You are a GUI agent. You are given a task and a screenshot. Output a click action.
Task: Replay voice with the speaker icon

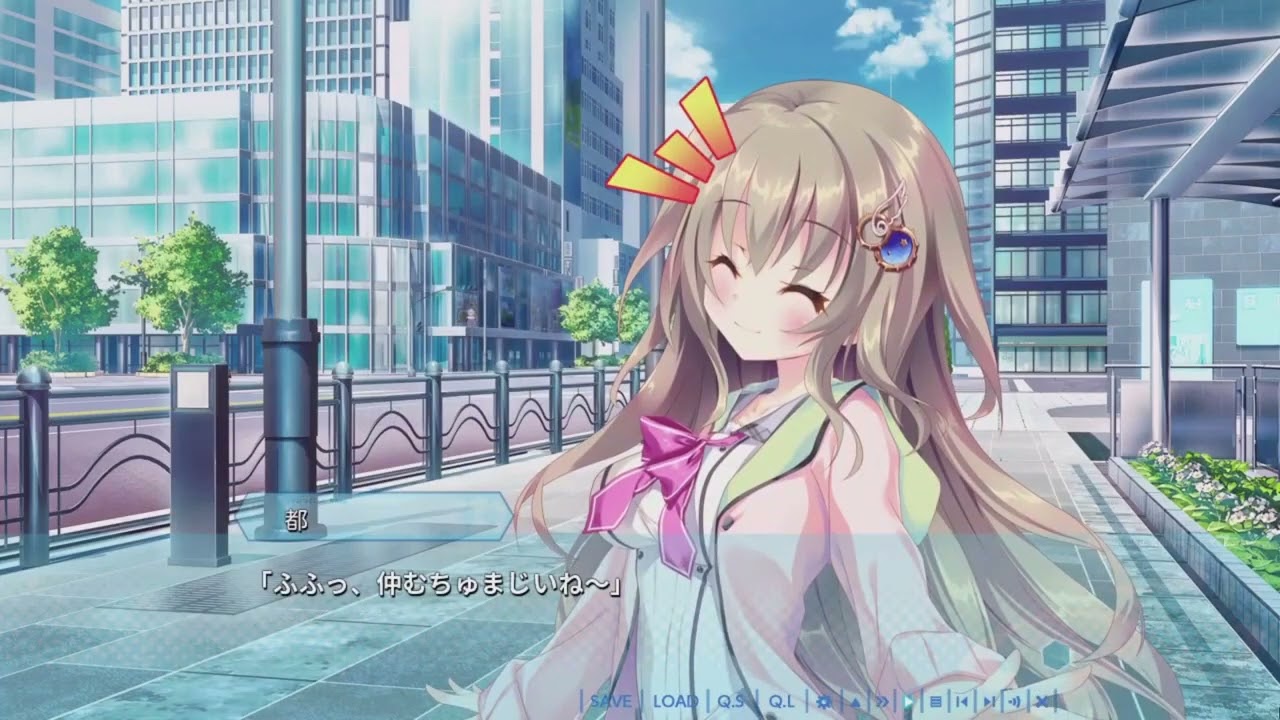point(1015,701)
